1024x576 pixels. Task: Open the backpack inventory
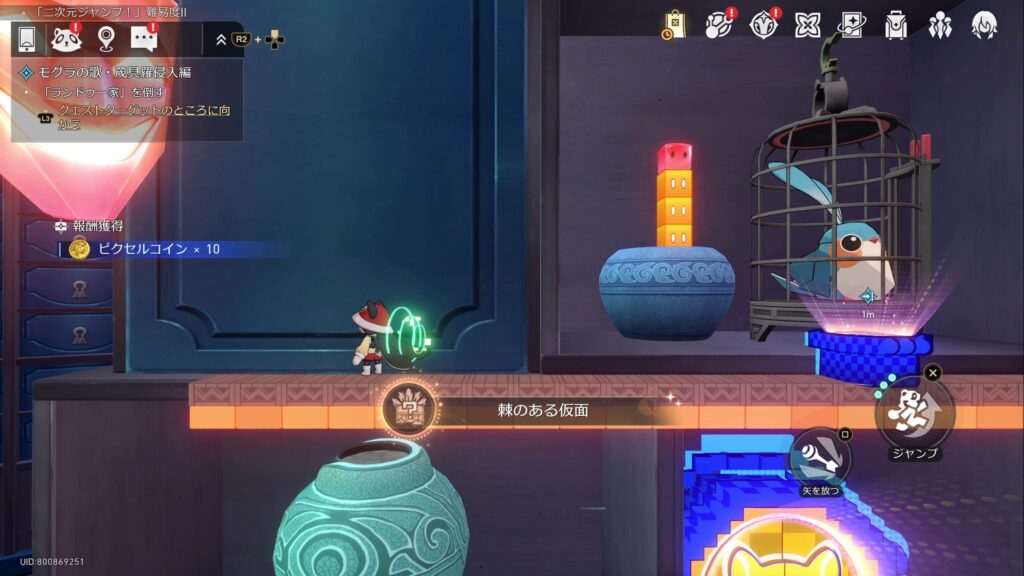(x=896, y=25)
